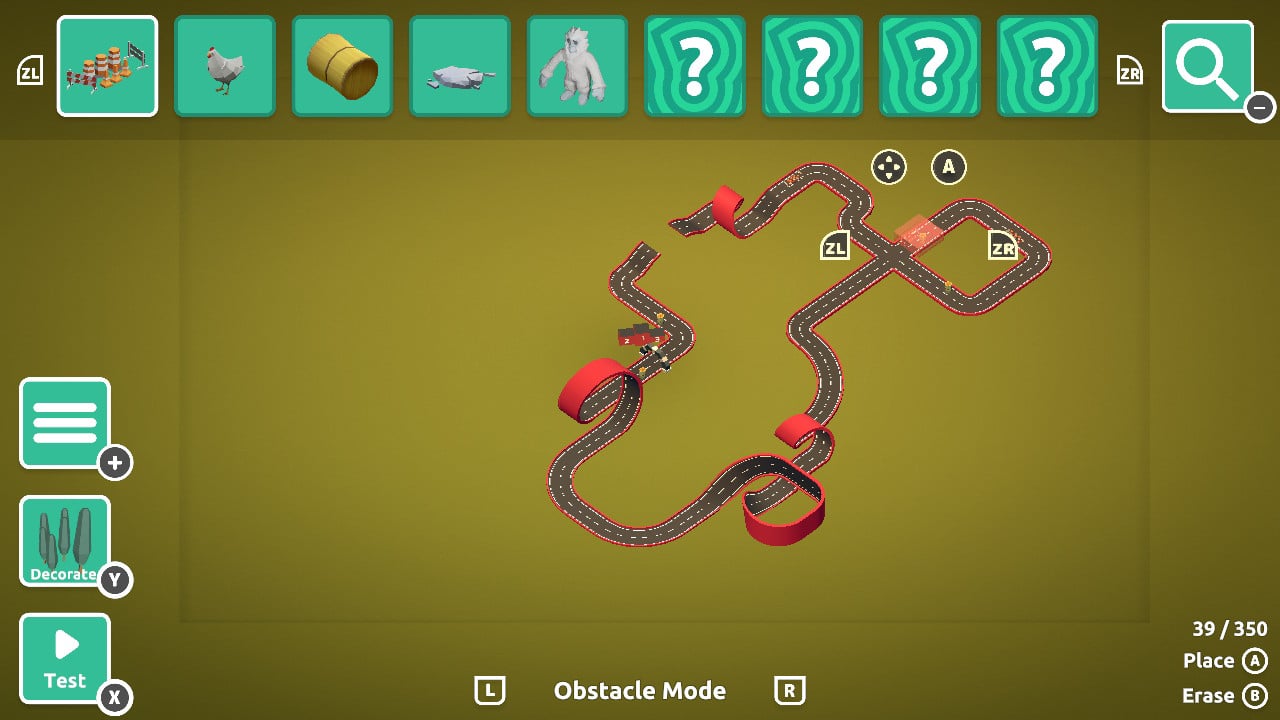Start testing the track
Screen dimensions: 1280x720
[63, 657]
